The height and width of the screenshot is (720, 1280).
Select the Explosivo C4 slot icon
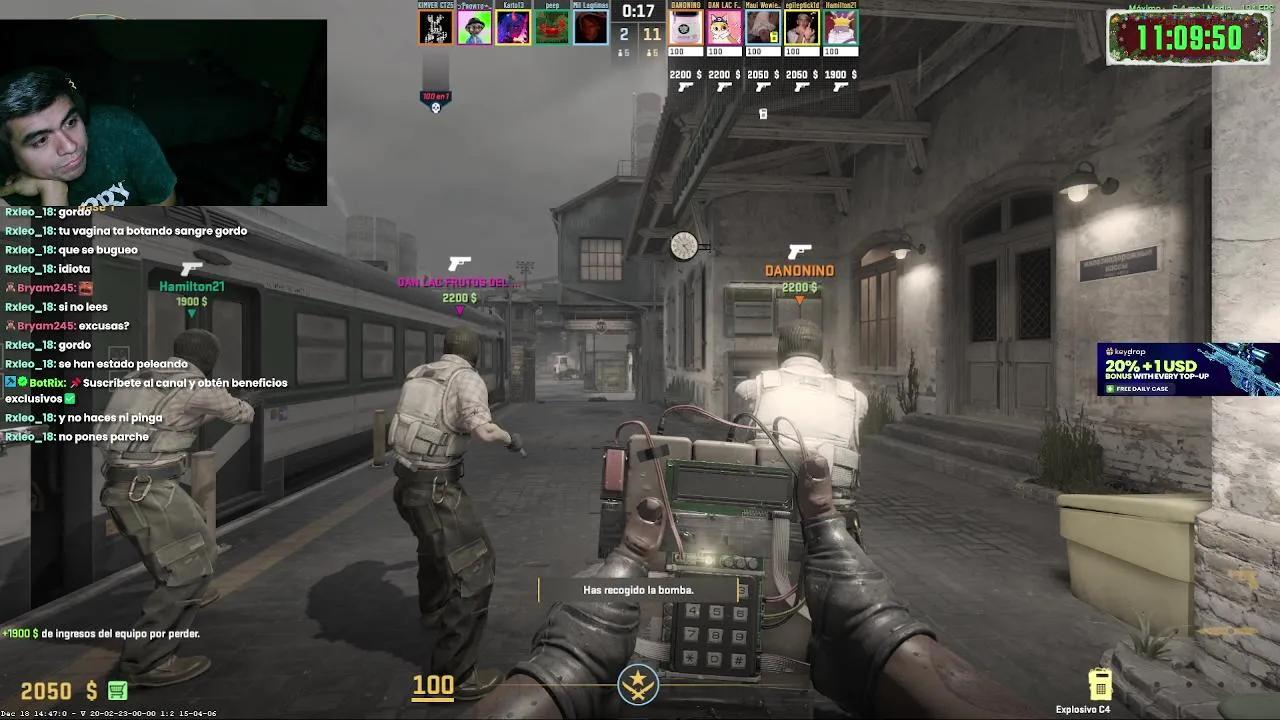(x=1101, y=686)
